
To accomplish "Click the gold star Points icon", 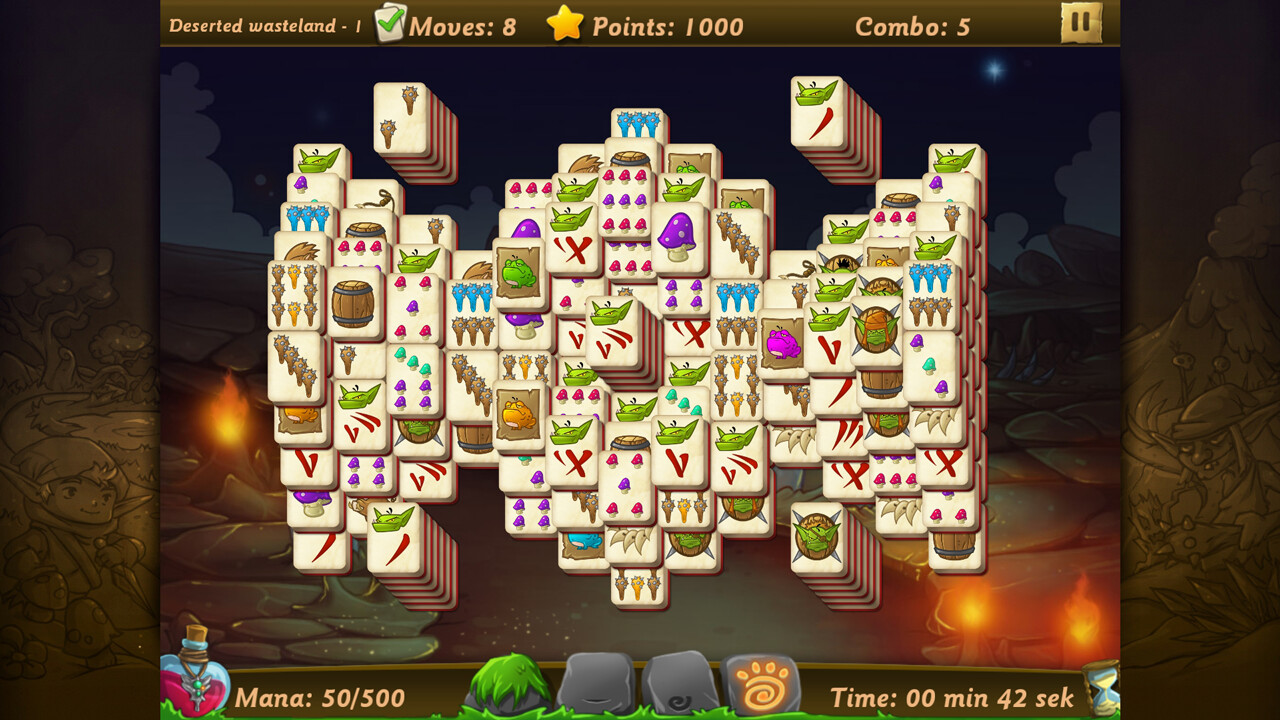I will click(x=566, y=26).
